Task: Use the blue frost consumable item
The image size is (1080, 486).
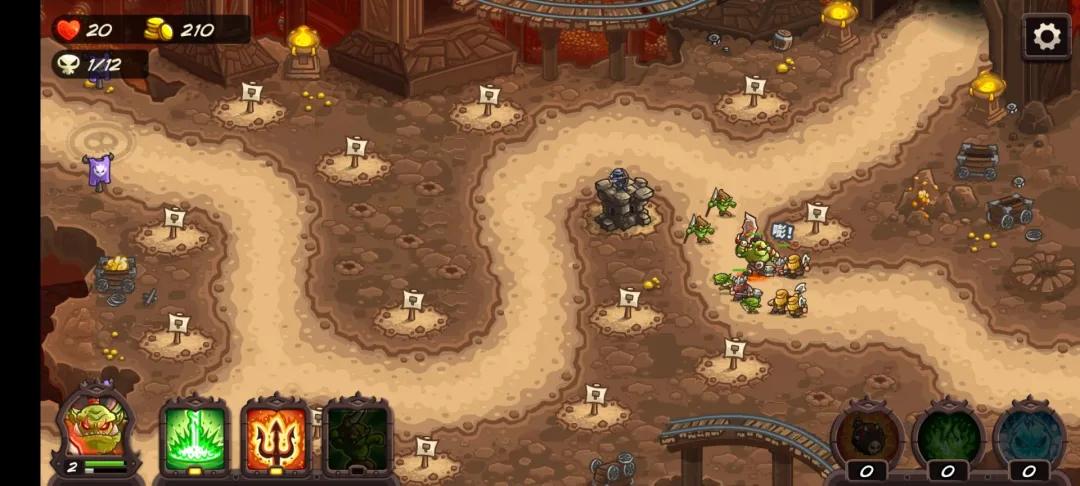Action: tap(1029, 437)
